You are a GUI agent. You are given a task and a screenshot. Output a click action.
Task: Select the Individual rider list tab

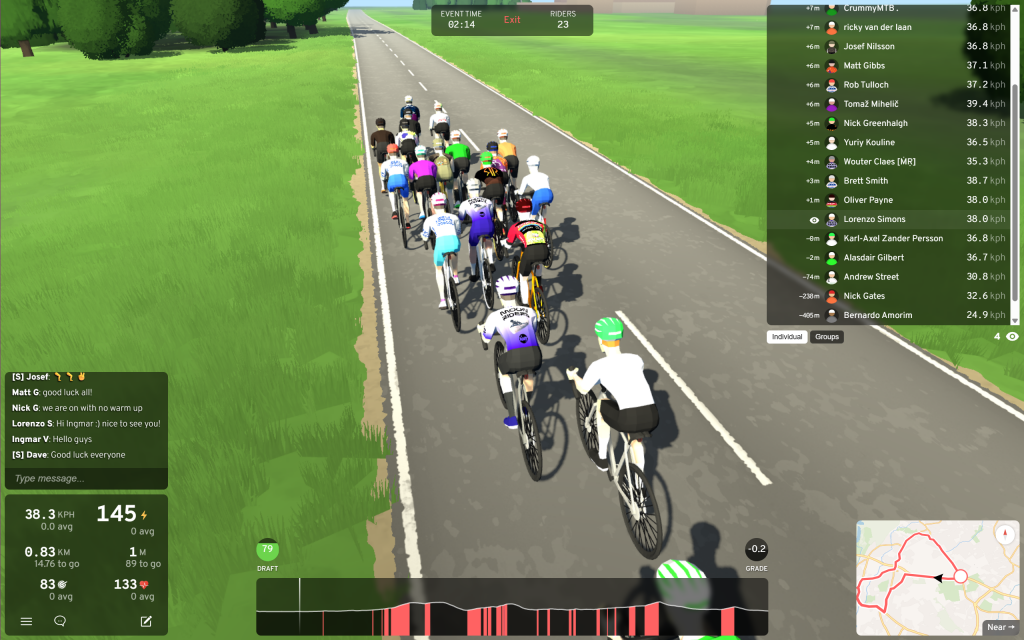[787, 337]
